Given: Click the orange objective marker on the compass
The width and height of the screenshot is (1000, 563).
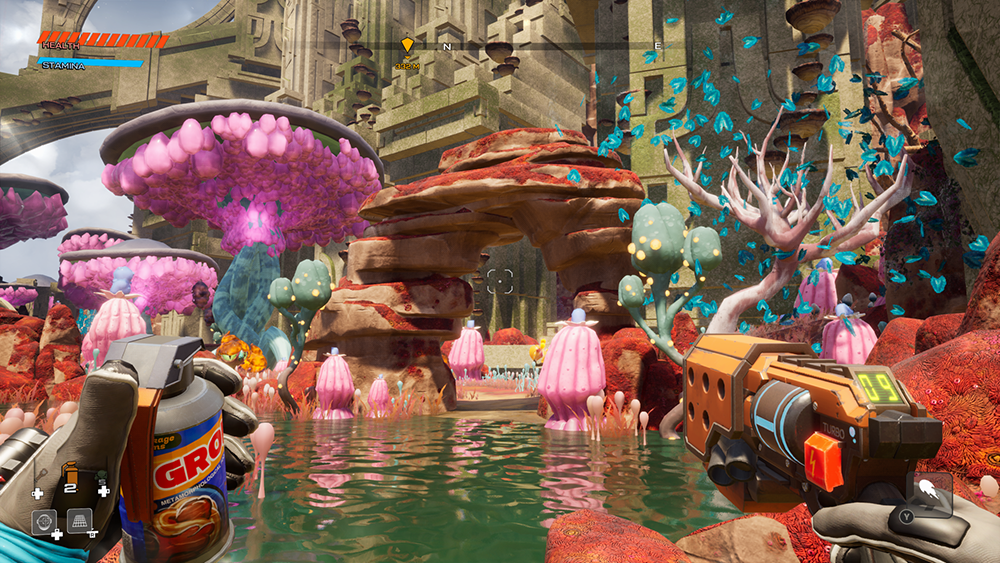Looking at the screenshot, I should (406, 45).
